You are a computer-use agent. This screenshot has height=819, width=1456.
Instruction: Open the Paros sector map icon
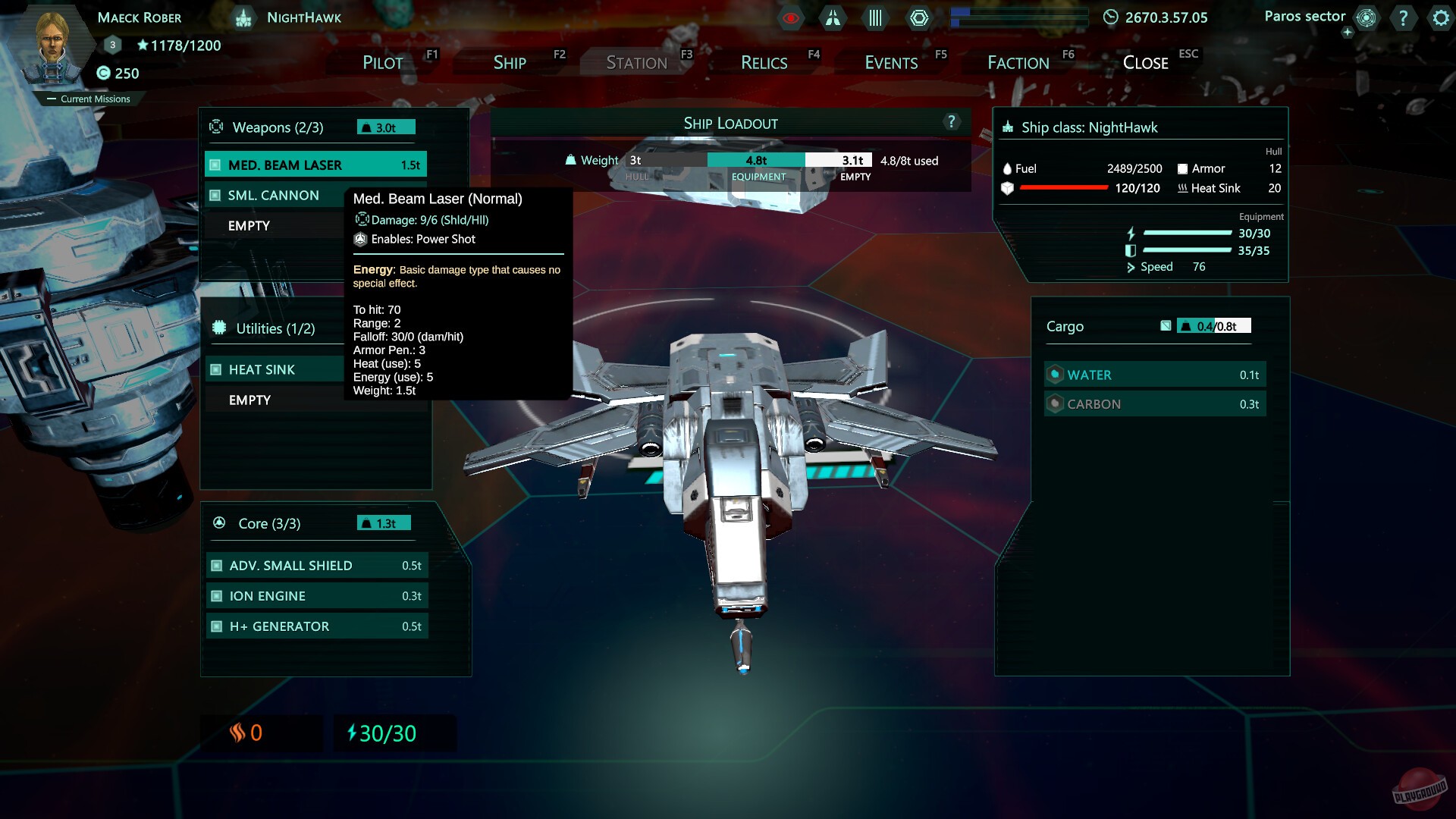click(x=1365, y=17)
